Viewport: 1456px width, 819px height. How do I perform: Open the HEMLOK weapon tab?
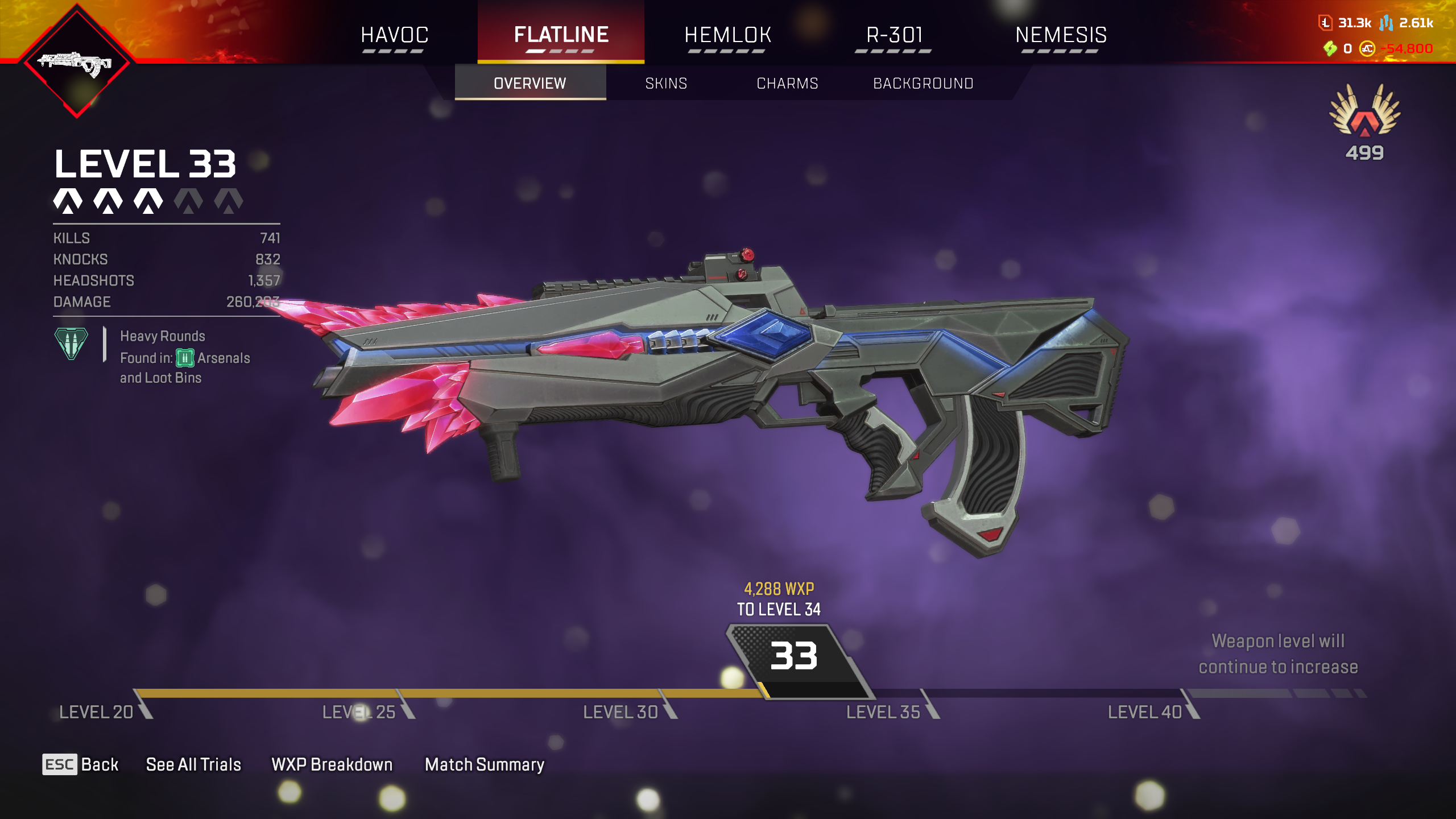click(x=727, y=35)
